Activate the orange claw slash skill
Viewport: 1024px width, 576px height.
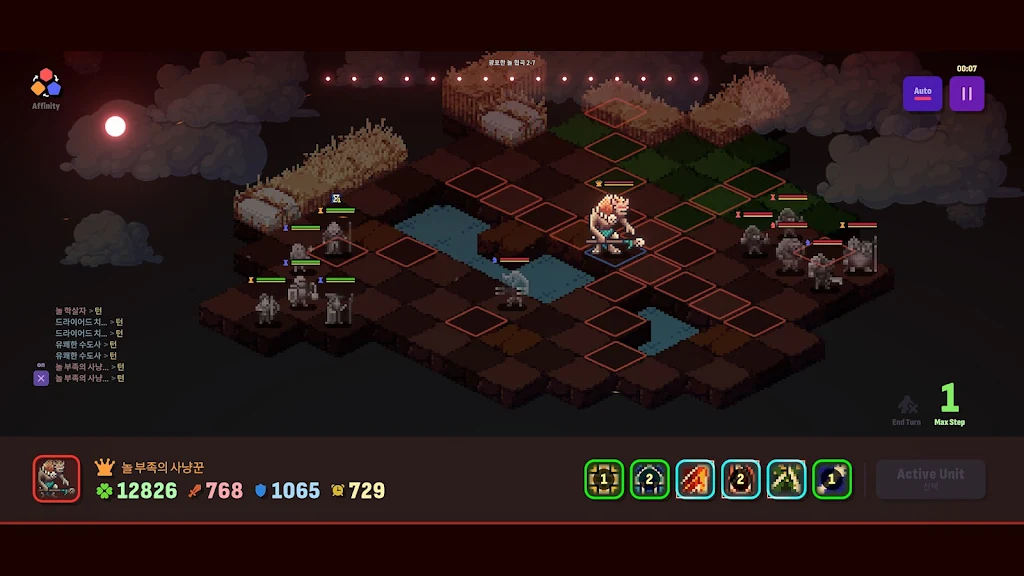point(695,479)
